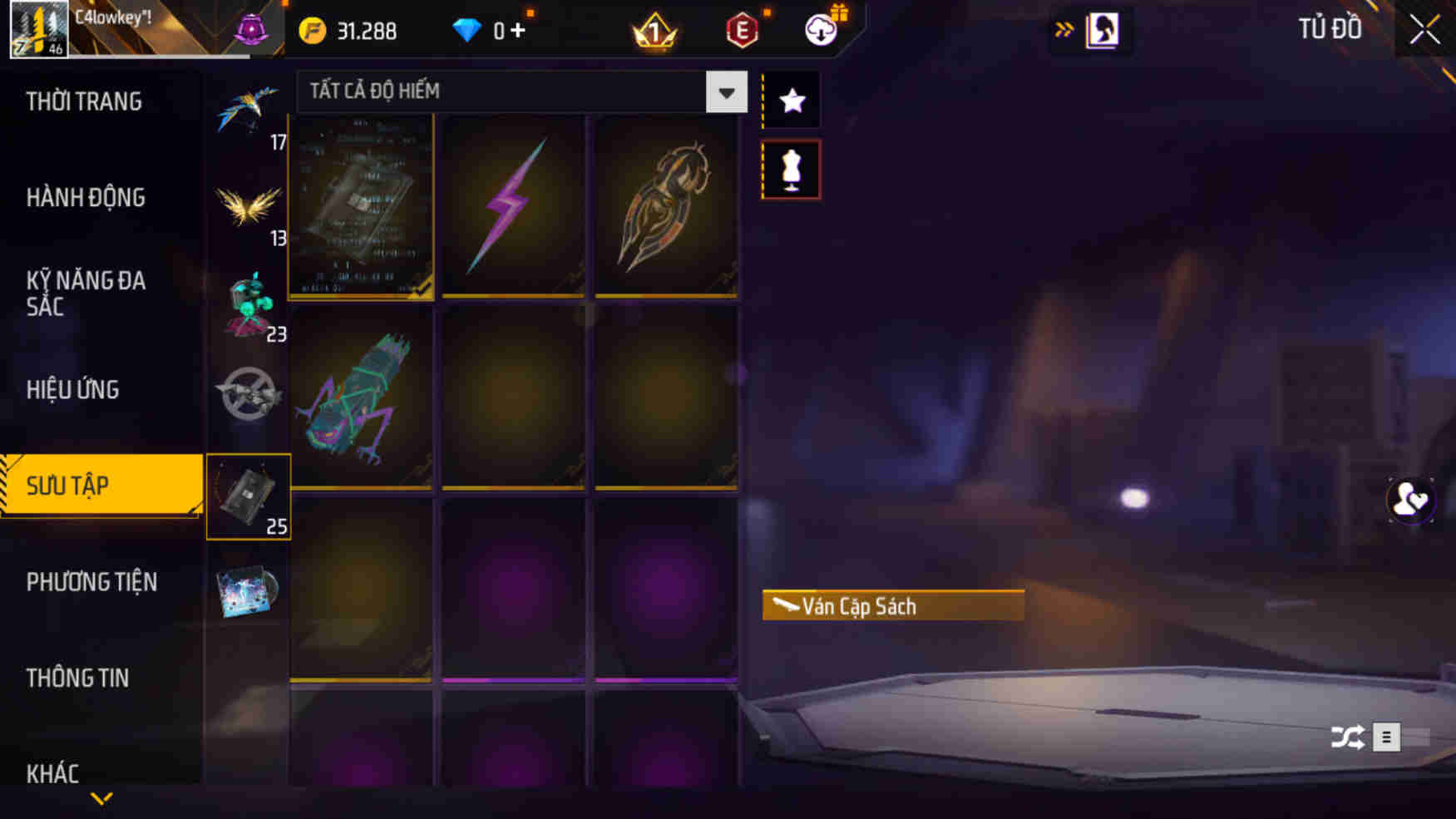Toggle the friend avatar display icon on the right
The height and width of the screenshot is (819, 1456).
pyautogui.click(x=1410, y=499)
